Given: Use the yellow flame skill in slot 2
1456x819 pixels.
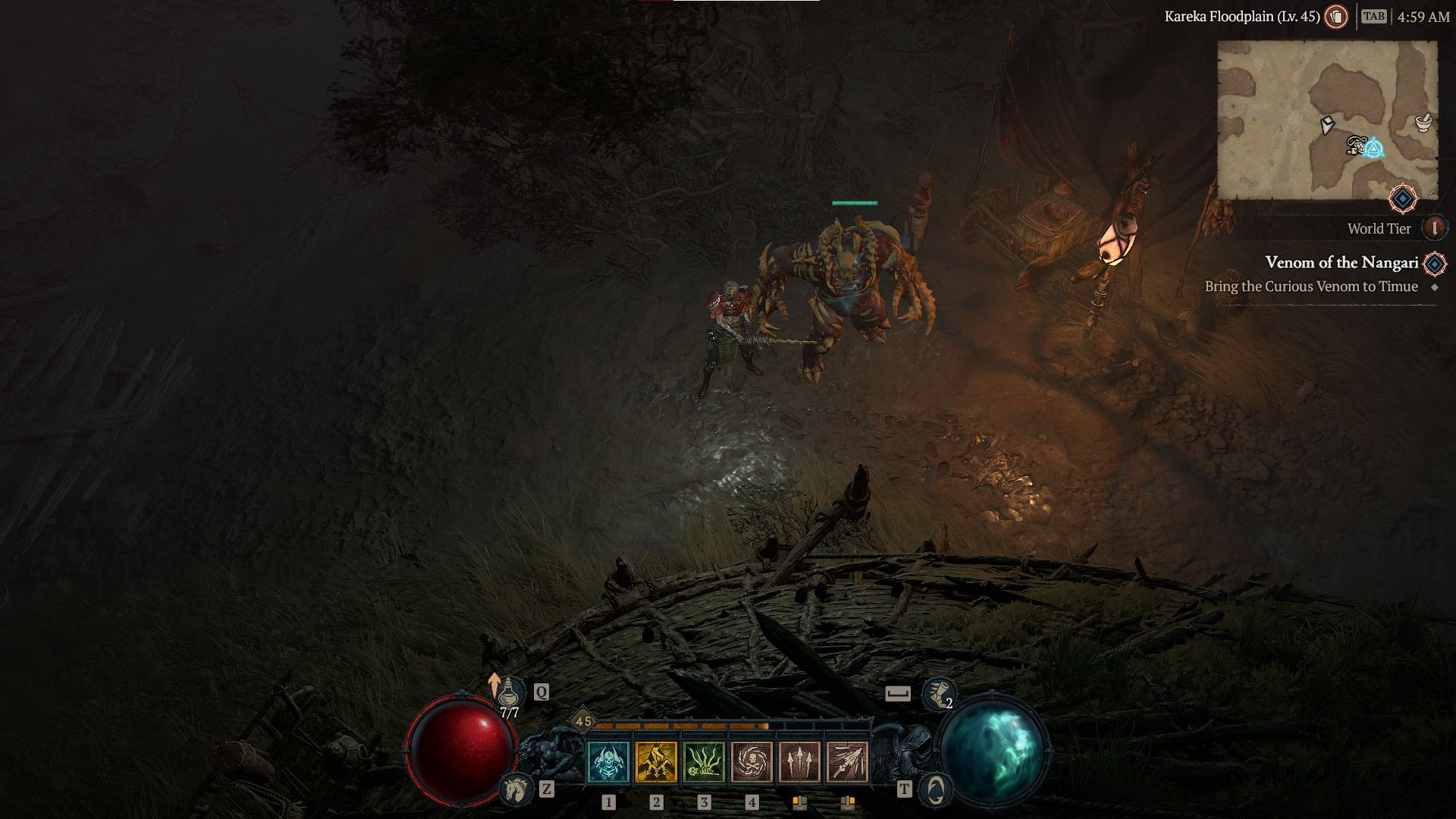Looking at the screenshot, I should coord(656,761).
